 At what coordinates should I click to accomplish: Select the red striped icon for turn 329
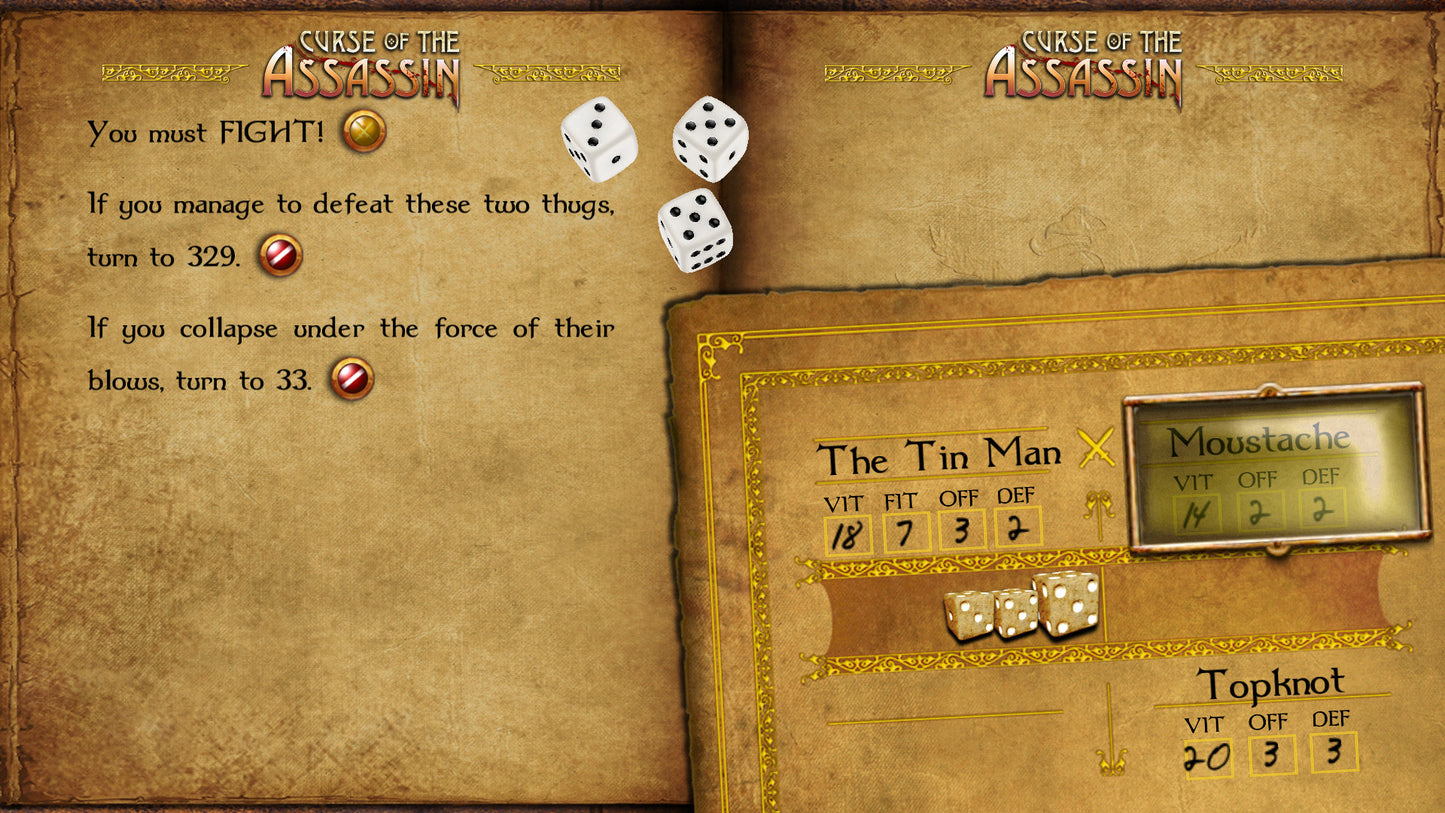pyautogui.click(x=281, y=254)
